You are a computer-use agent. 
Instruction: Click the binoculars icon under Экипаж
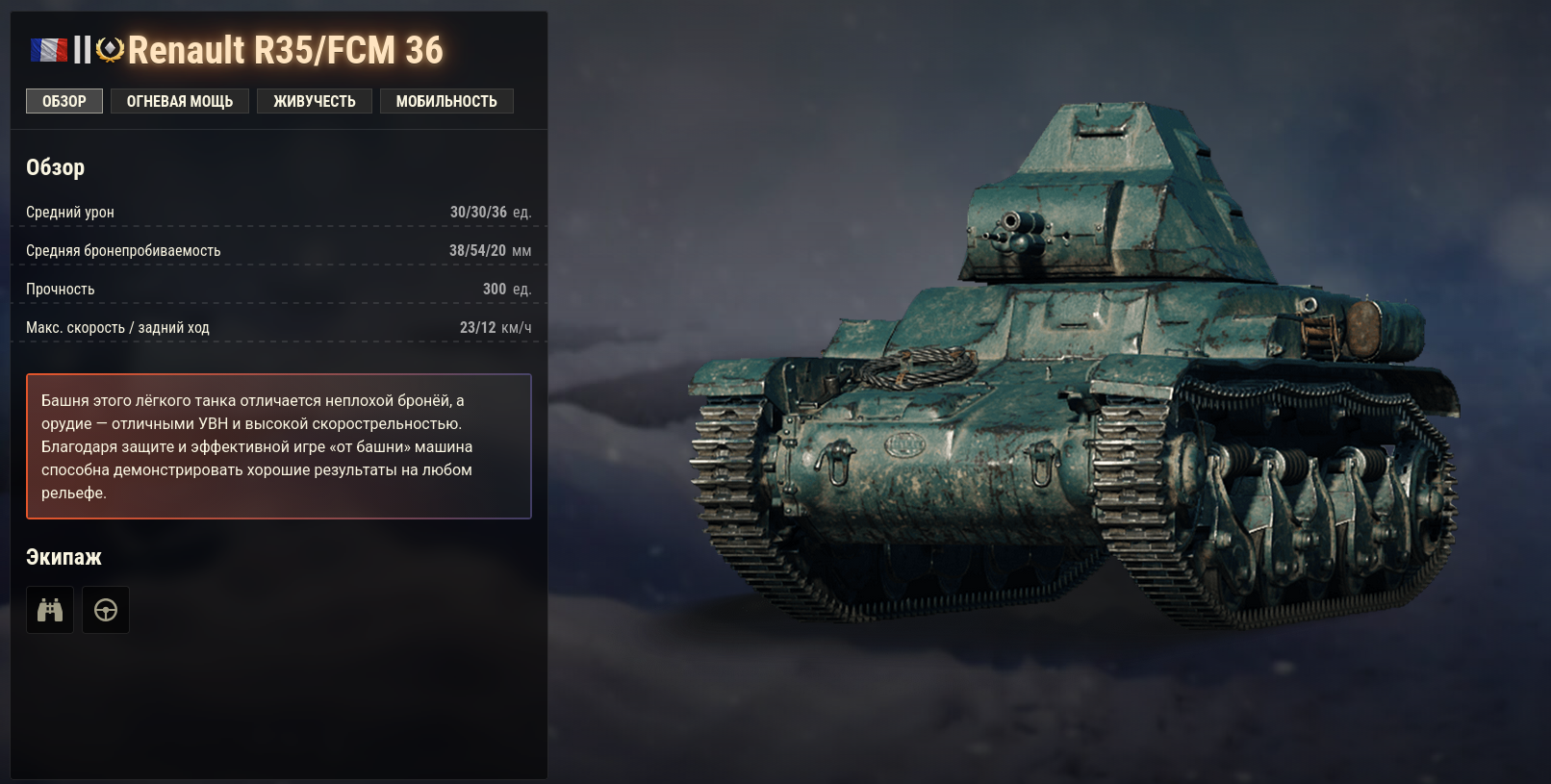coord(49,609)
